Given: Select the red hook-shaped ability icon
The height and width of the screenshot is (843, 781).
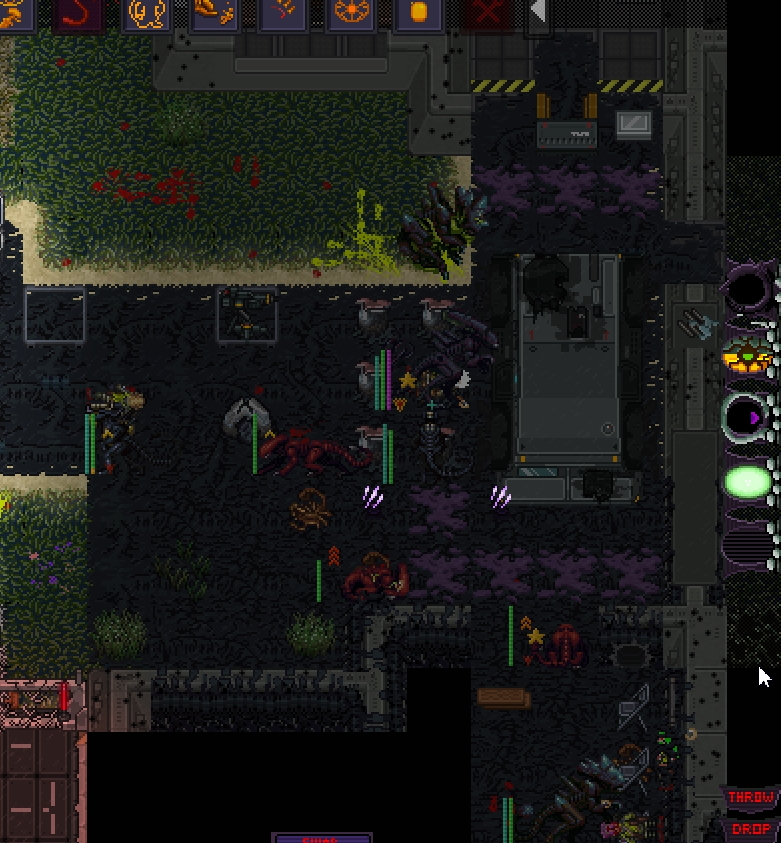Looking at the screenshot, I should coord(78,14).
